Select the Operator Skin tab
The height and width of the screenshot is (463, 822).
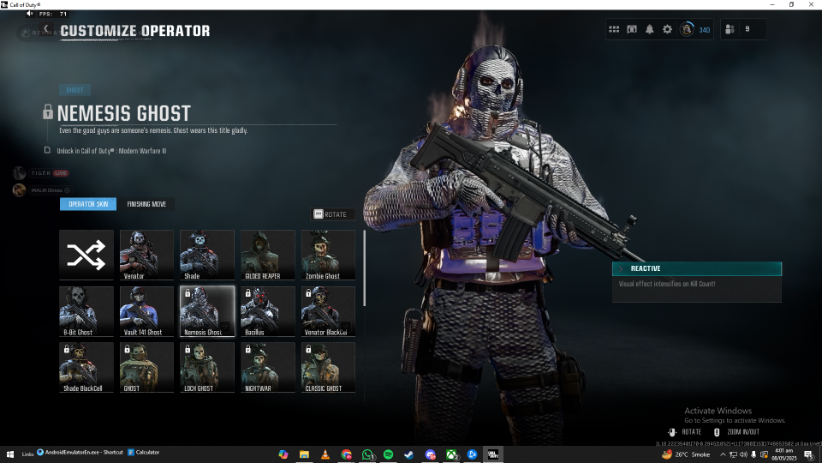pyautogui.click(x=88, y=204)
